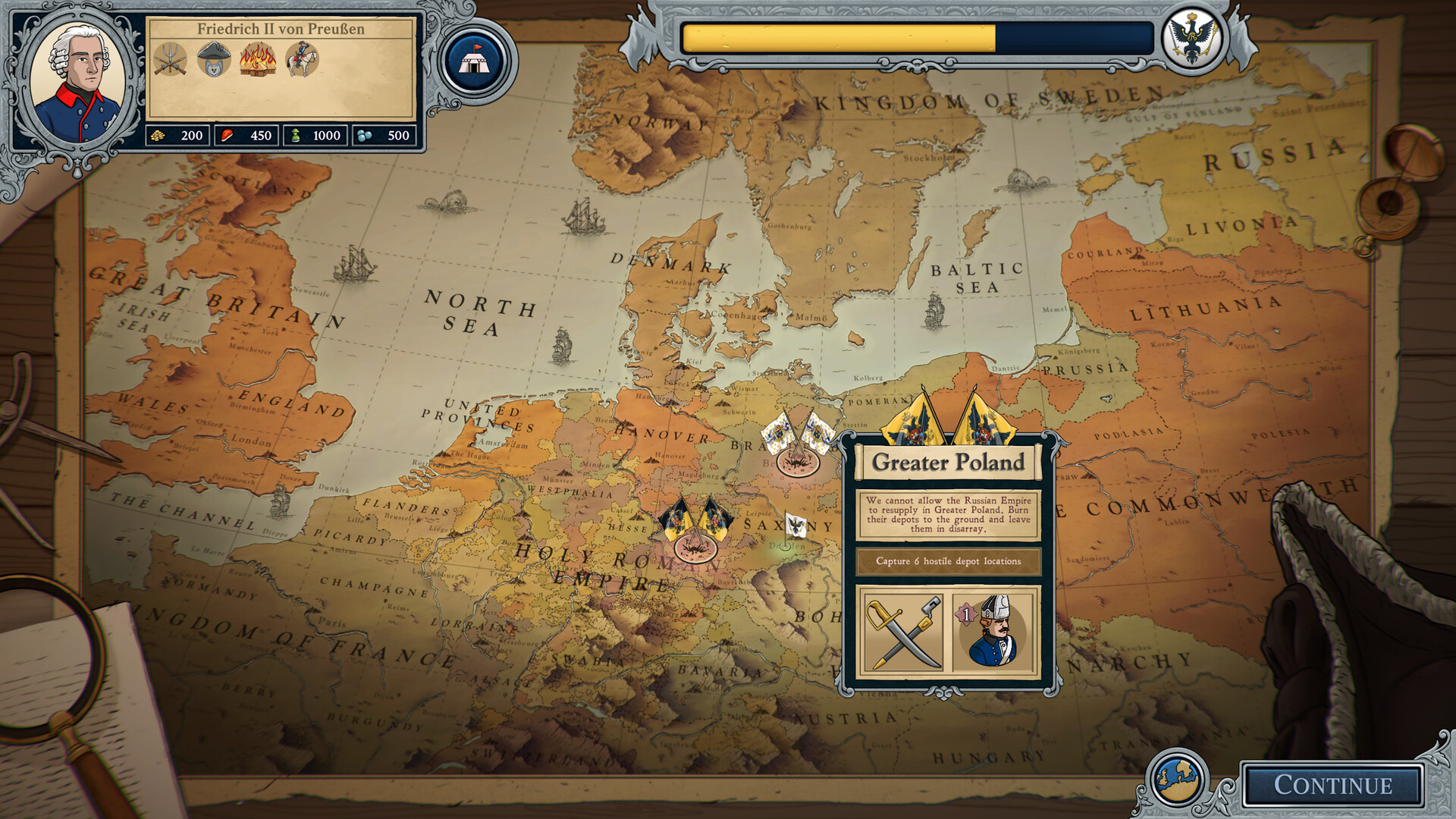Open the army camp tent button
This screenshot has height=819, width=1456.
pyautogui.click(x=475, y=60)
